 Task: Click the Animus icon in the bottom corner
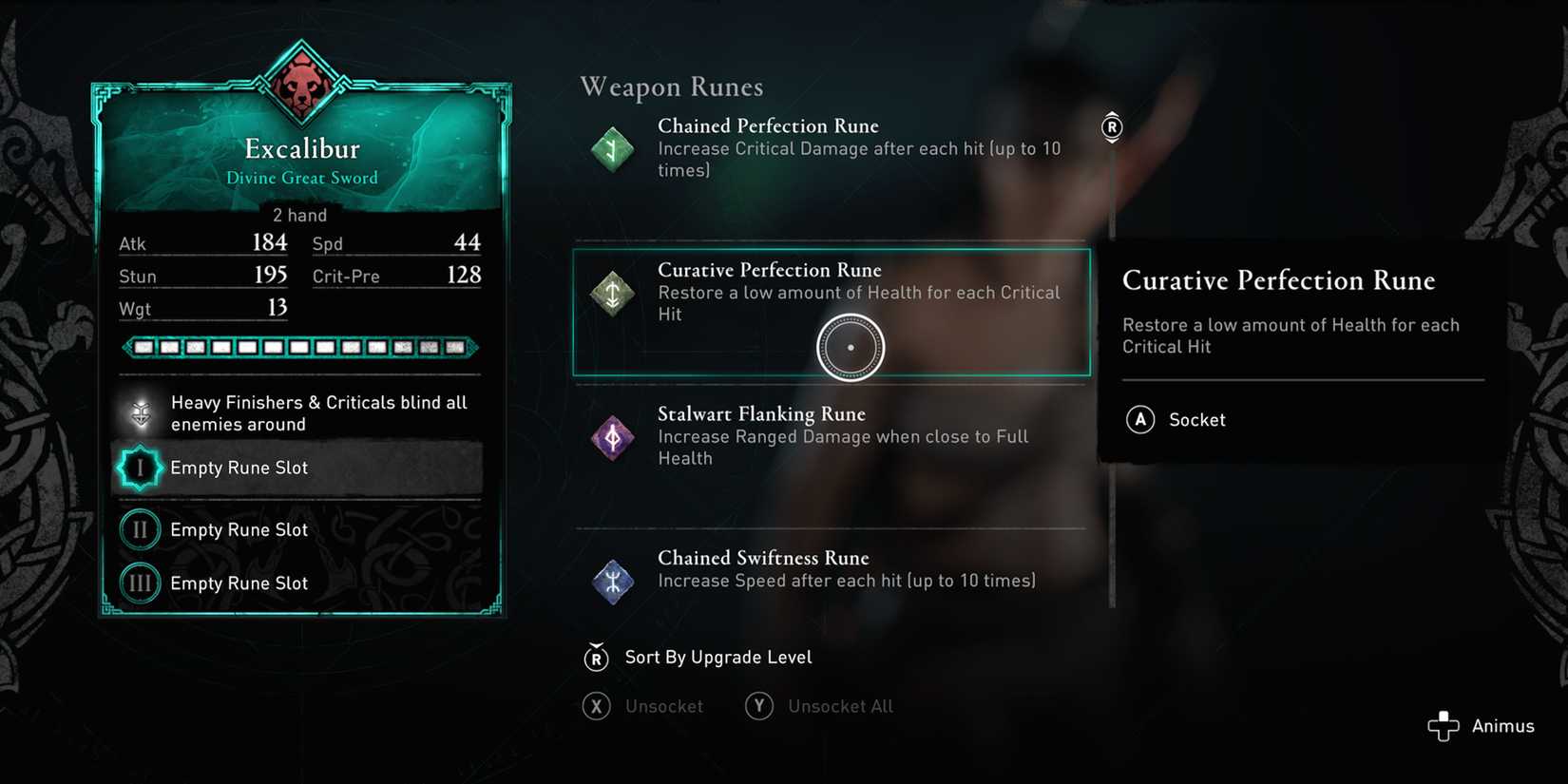point(1445,725)
